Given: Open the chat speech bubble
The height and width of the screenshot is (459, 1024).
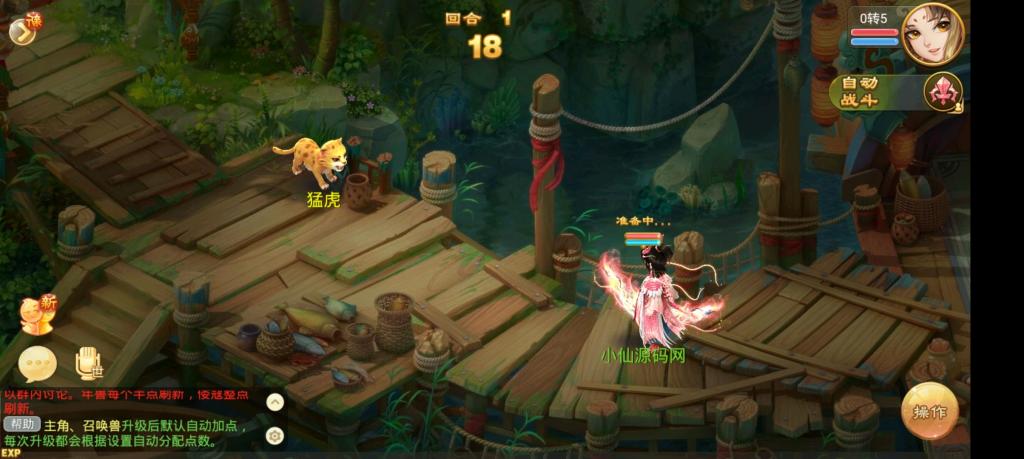Looking at the screenshot, I should tap(37, 363).
